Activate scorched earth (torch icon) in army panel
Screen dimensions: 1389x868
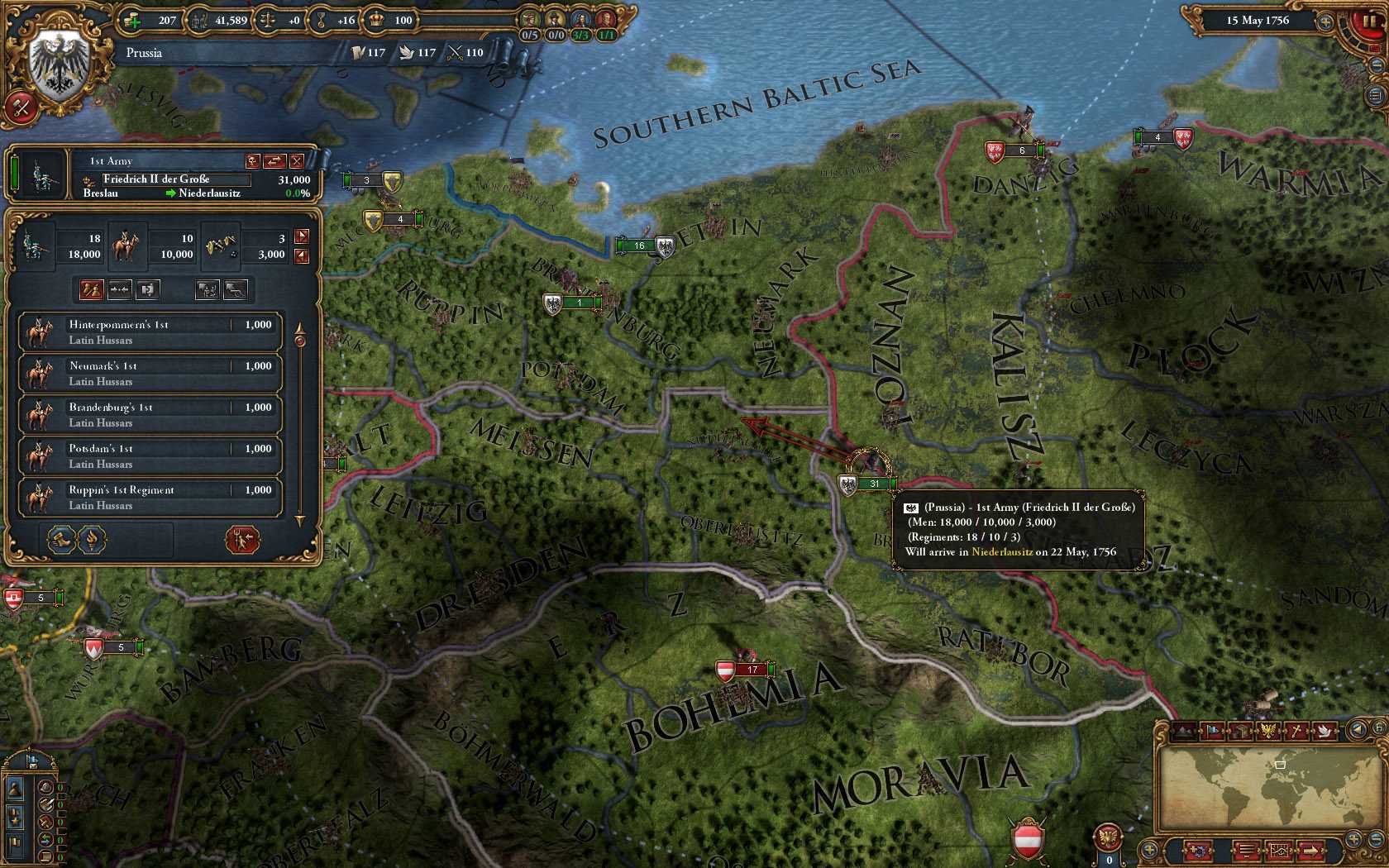click(91, 539)
